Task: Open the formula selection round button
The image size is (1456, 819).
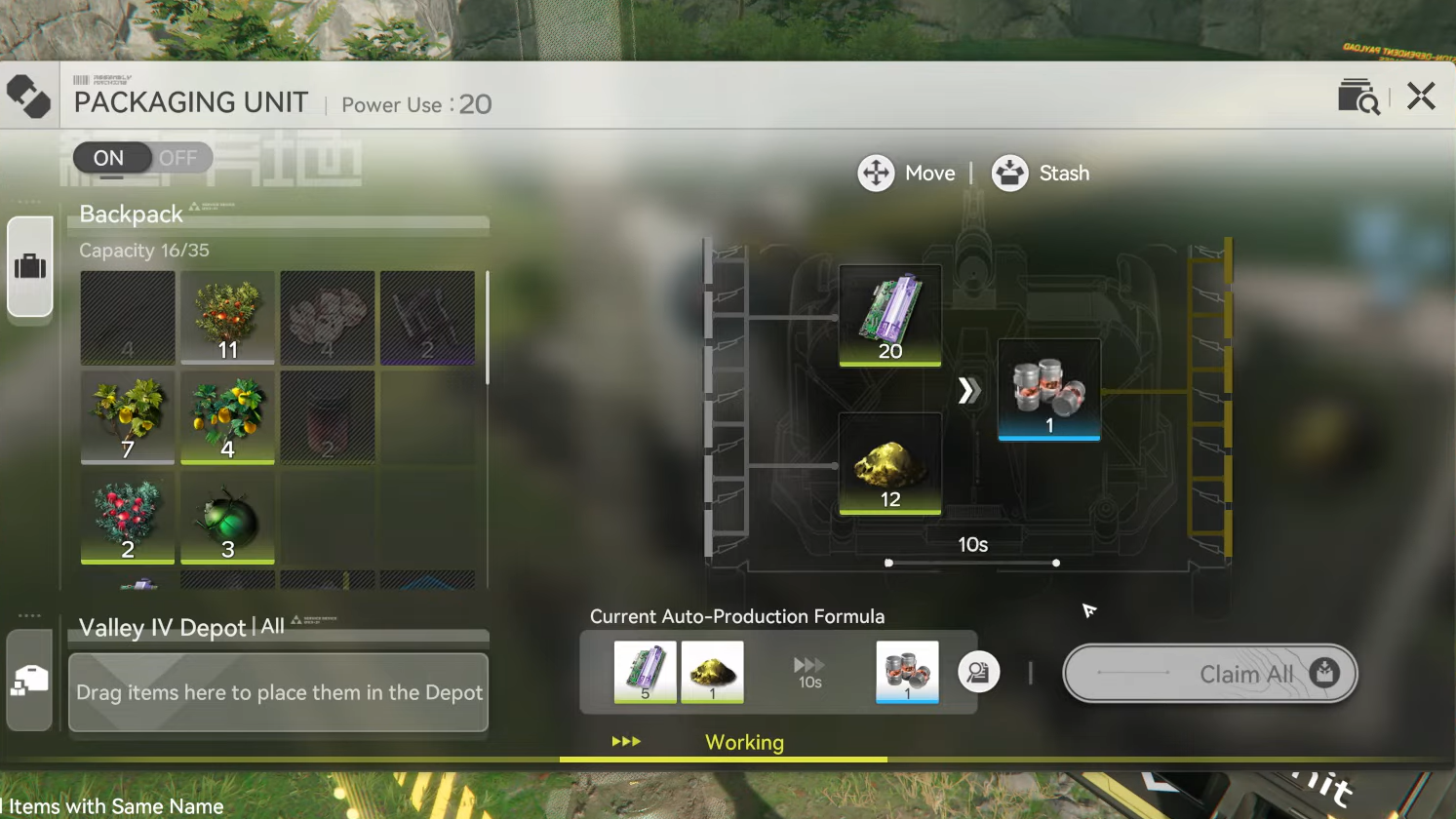Action: pyautogui.click(x=978, y=673)
